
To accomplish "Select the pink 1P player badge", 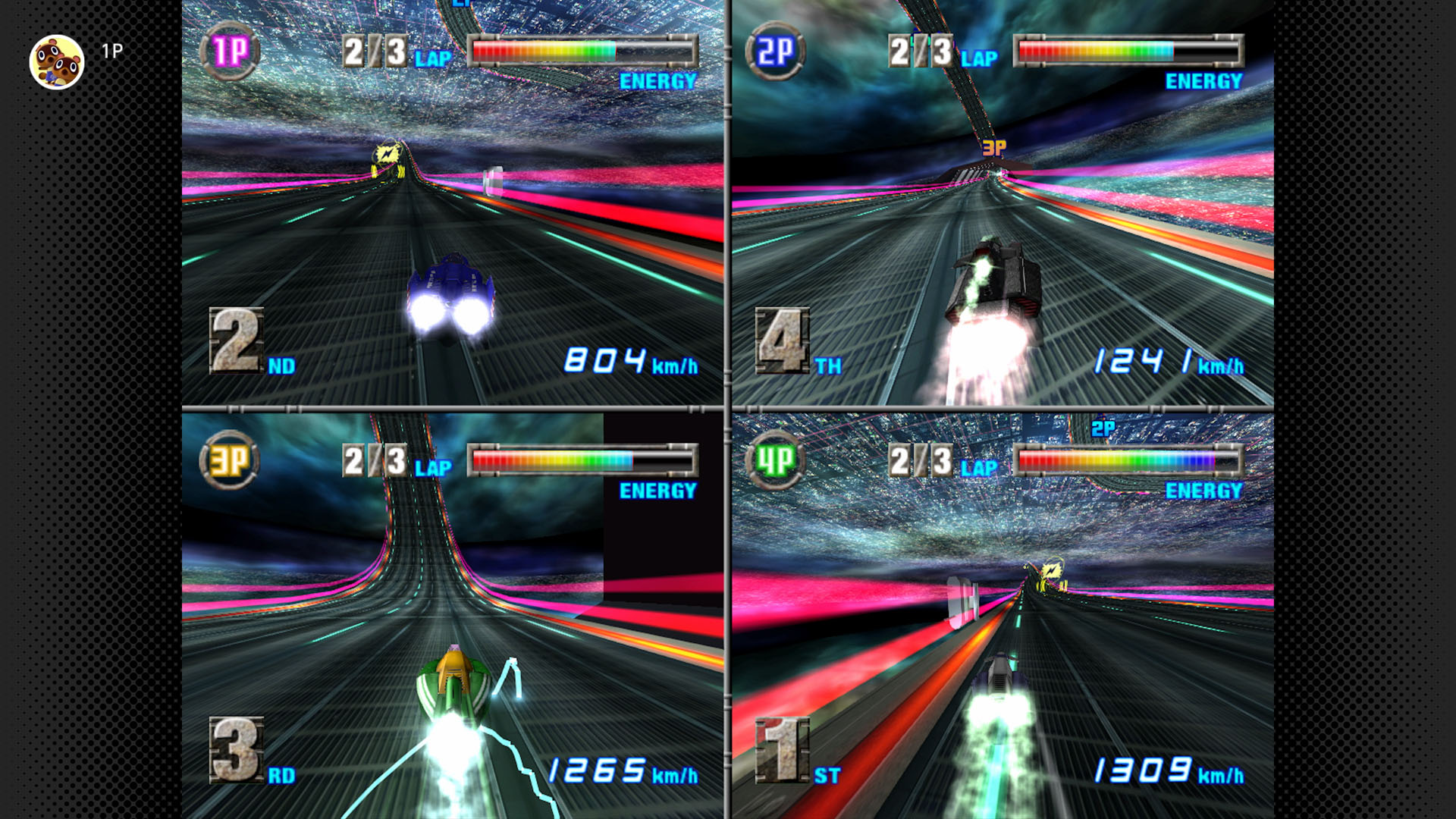I will (230, 52).
